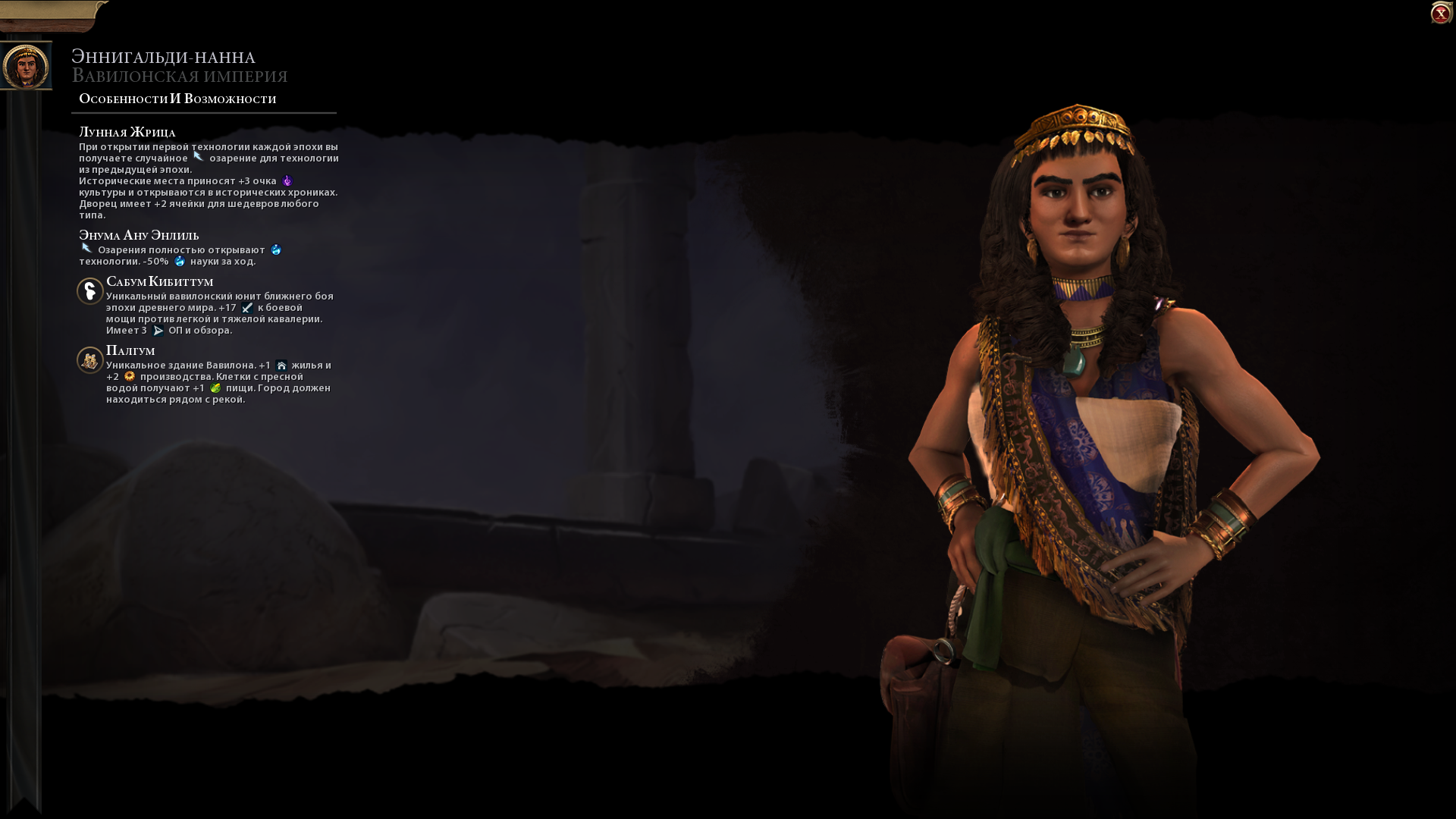Click the housing house icon near +1 жилья
The width and height of the screenshot is (1456, 819).
pyautogui.click(x=281, y=365)
